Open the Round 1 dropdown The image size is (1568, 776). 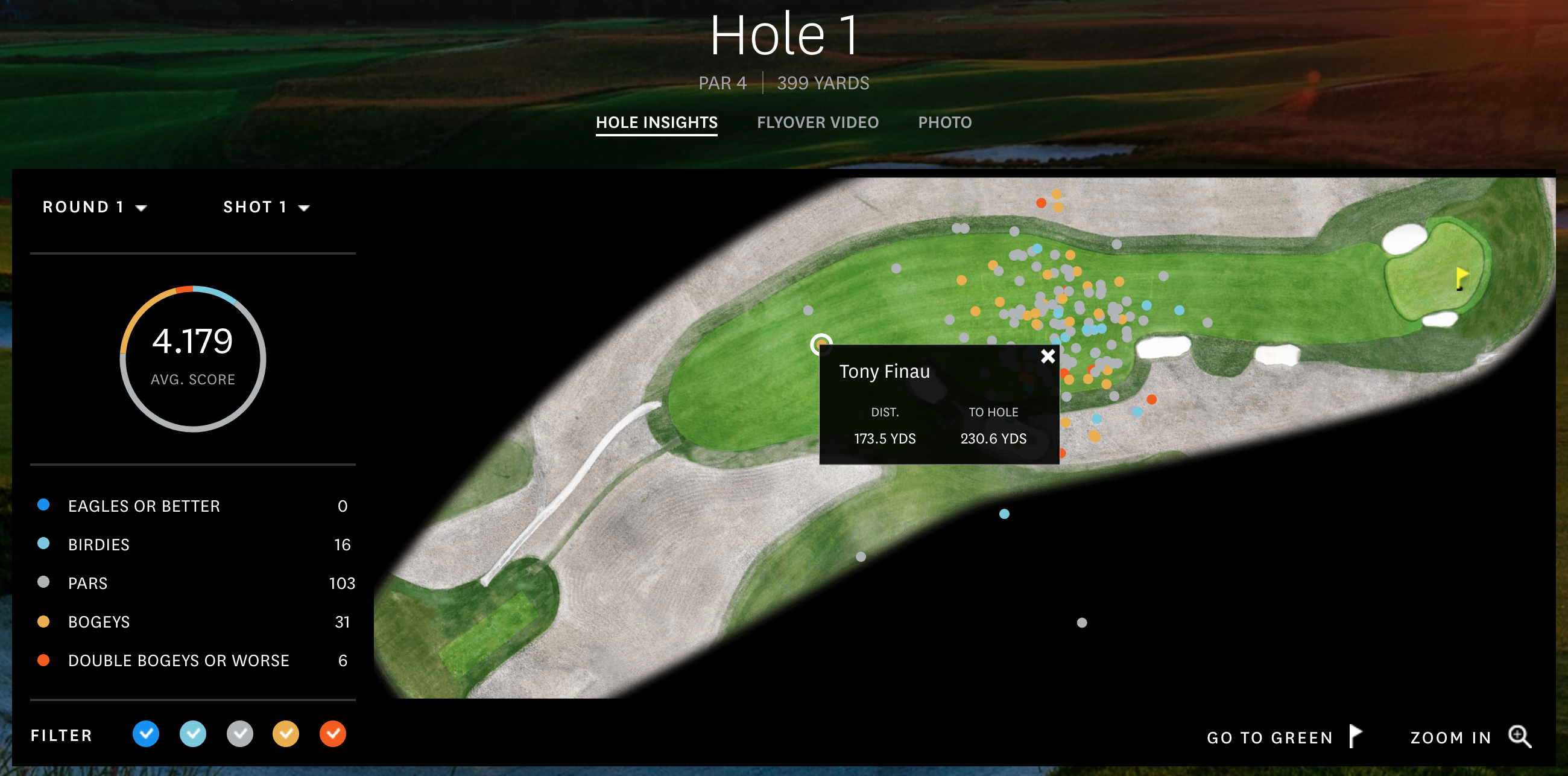pos(94,207)
